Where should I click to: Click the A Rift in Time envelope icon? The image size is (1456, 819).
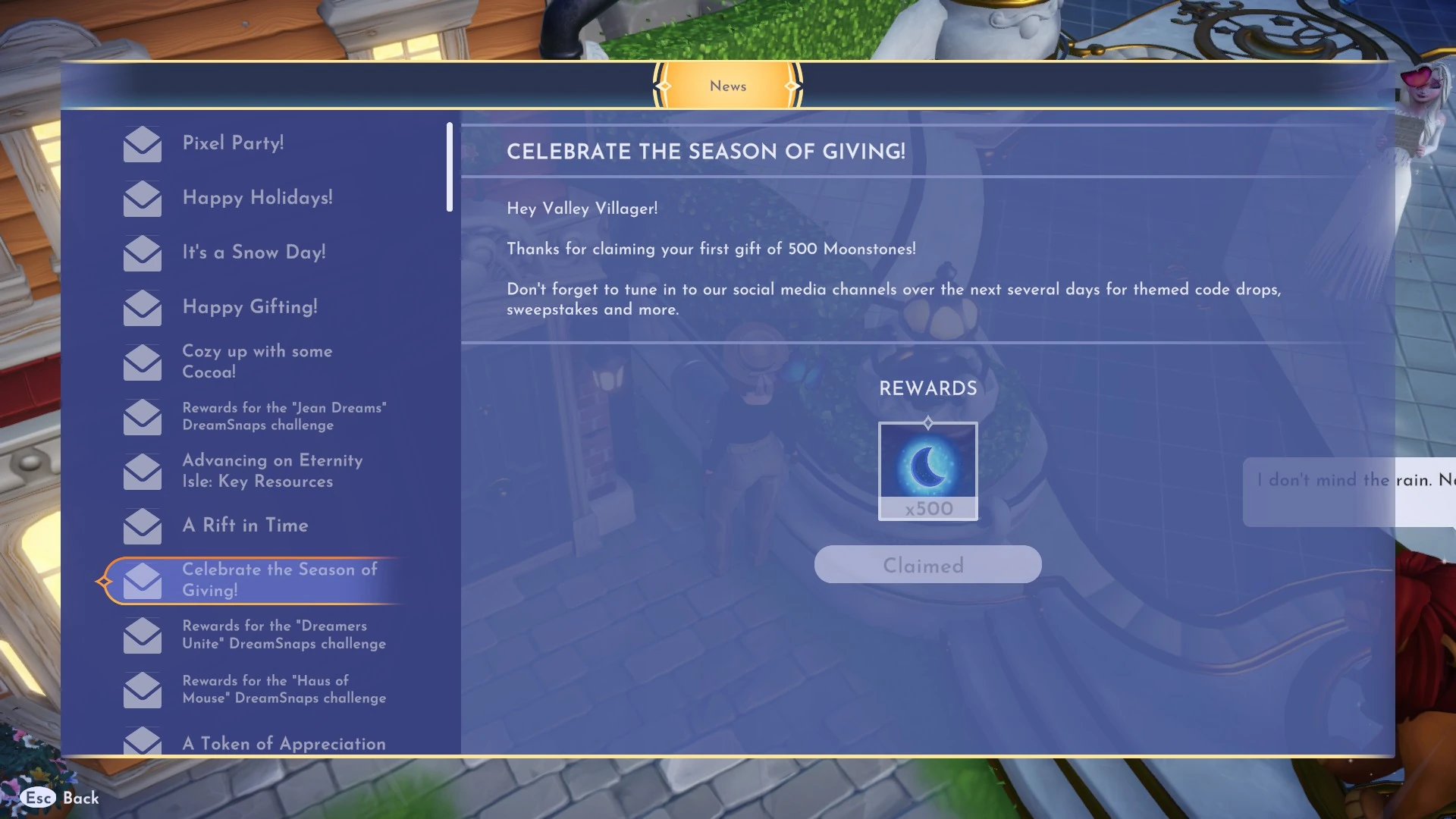[x=142, y=526]
